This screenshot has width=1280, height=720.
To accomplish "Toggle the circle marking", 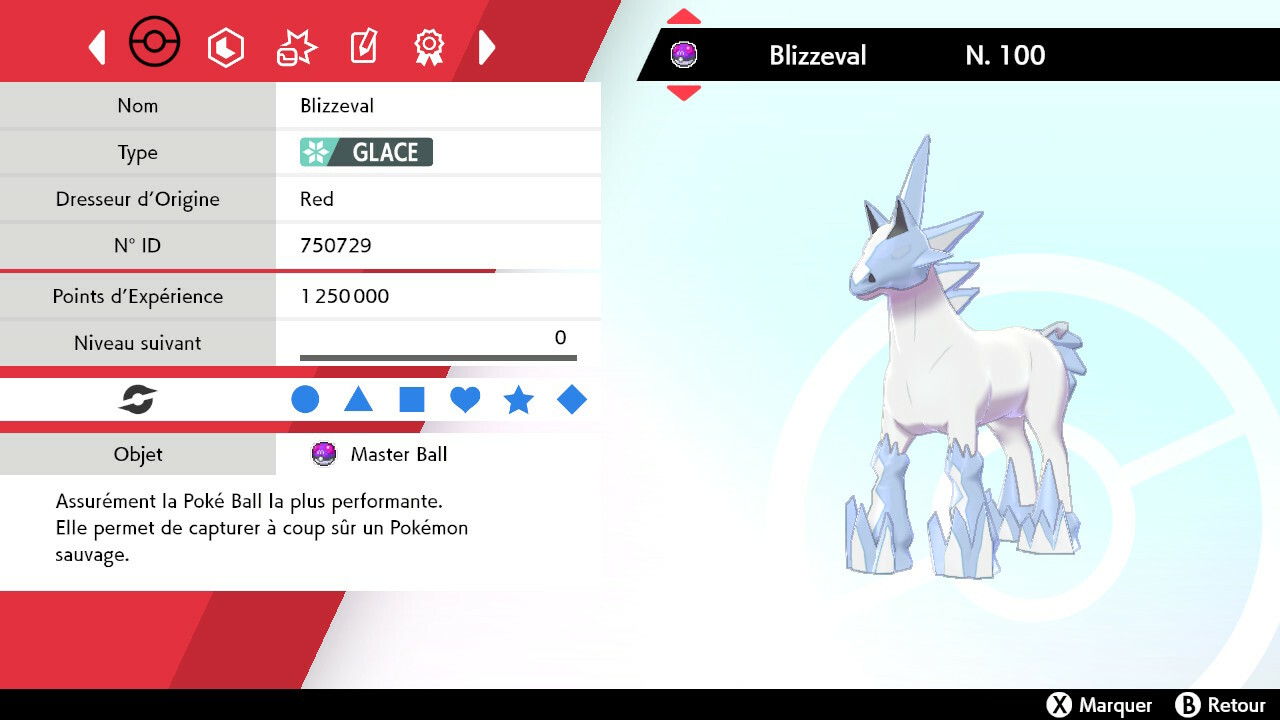I will 305,399.
